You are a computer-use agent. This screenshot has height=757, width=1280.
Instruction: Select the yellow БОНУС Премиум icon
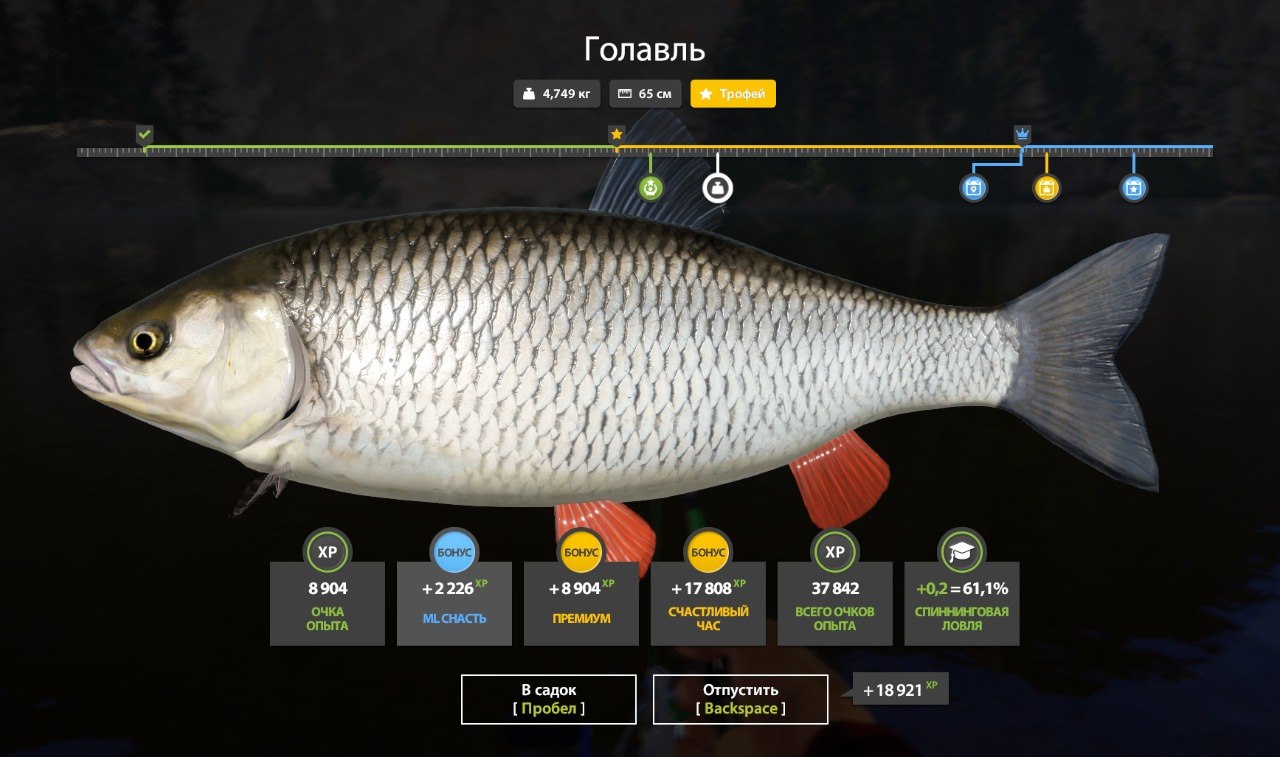(x=581, y=550)
